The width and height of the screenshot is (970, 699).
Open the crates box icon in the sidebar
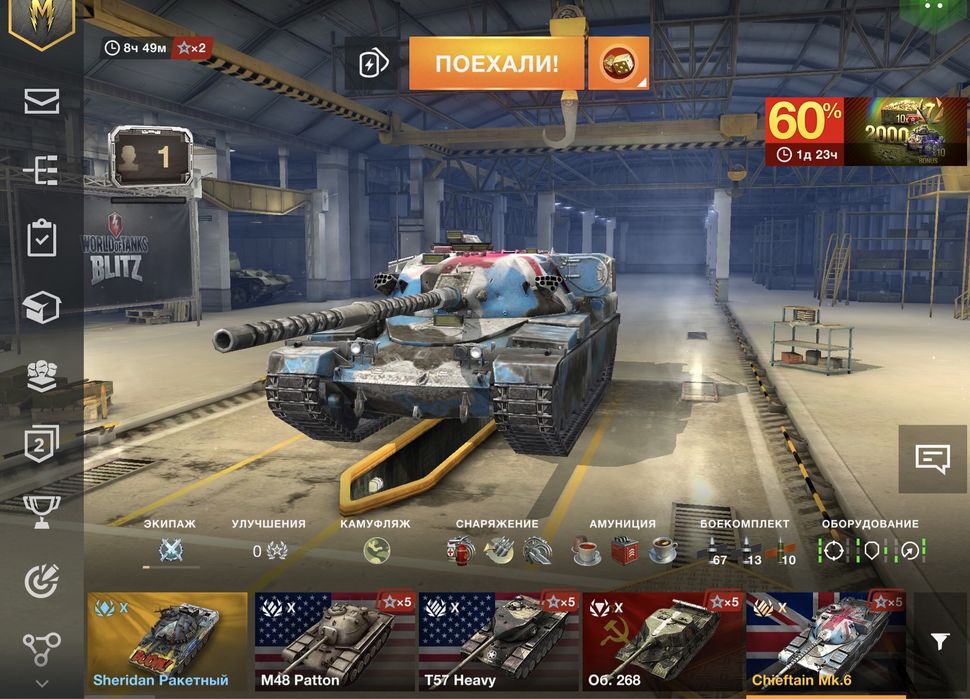(x=42, y=307)
